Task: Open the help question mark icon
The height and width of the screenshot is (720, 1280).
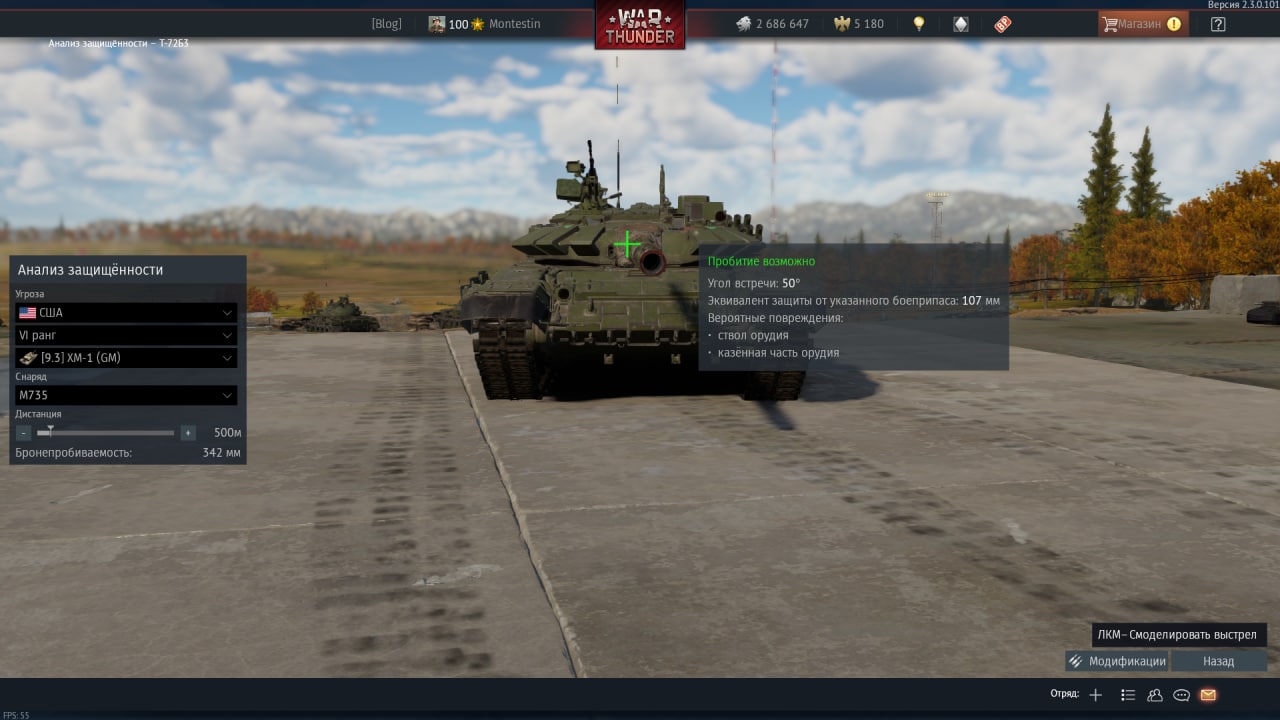Action: pos(1217,24)
